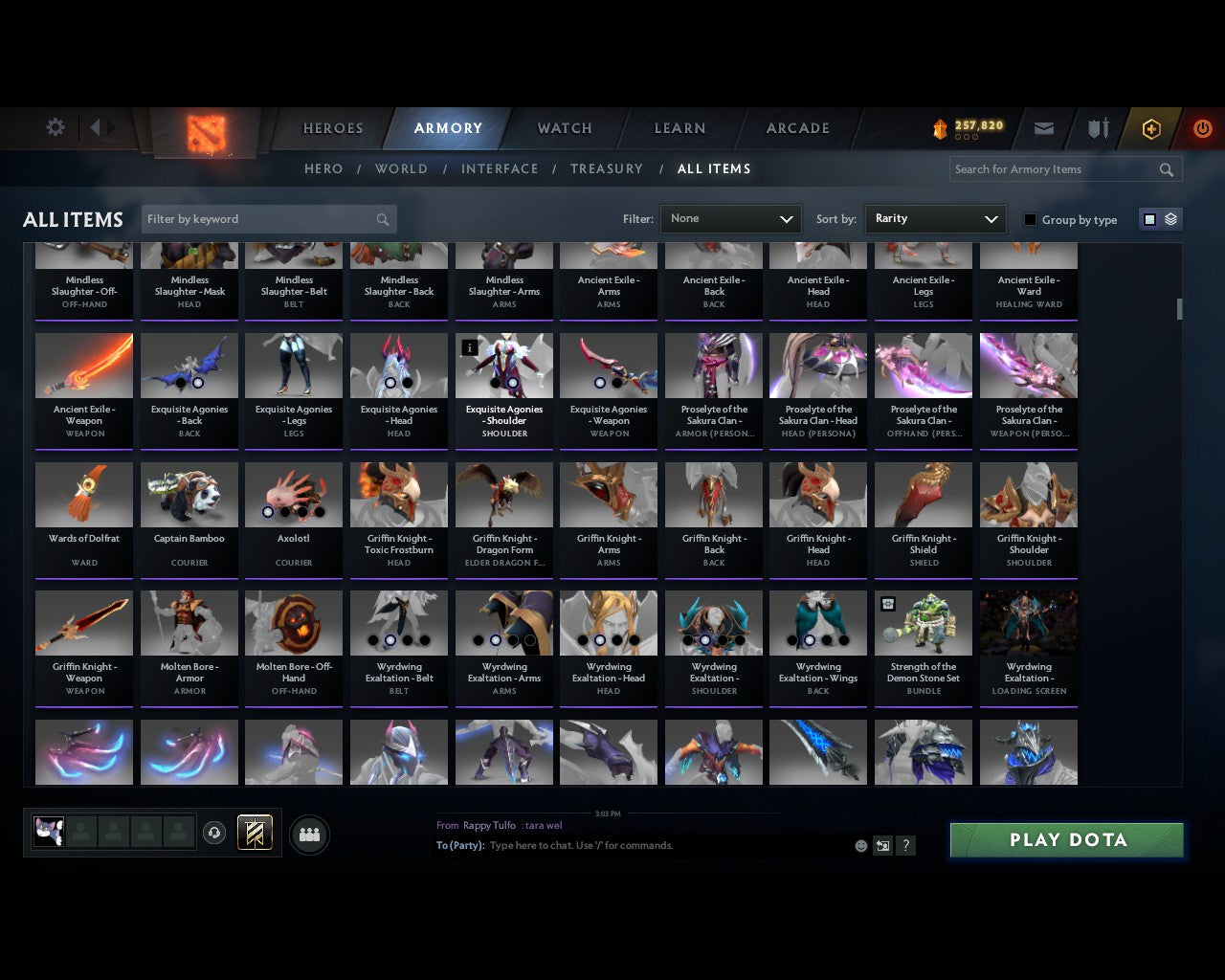
Task: Click the voice chat headphone icon
Action: [x=214, y=834]
